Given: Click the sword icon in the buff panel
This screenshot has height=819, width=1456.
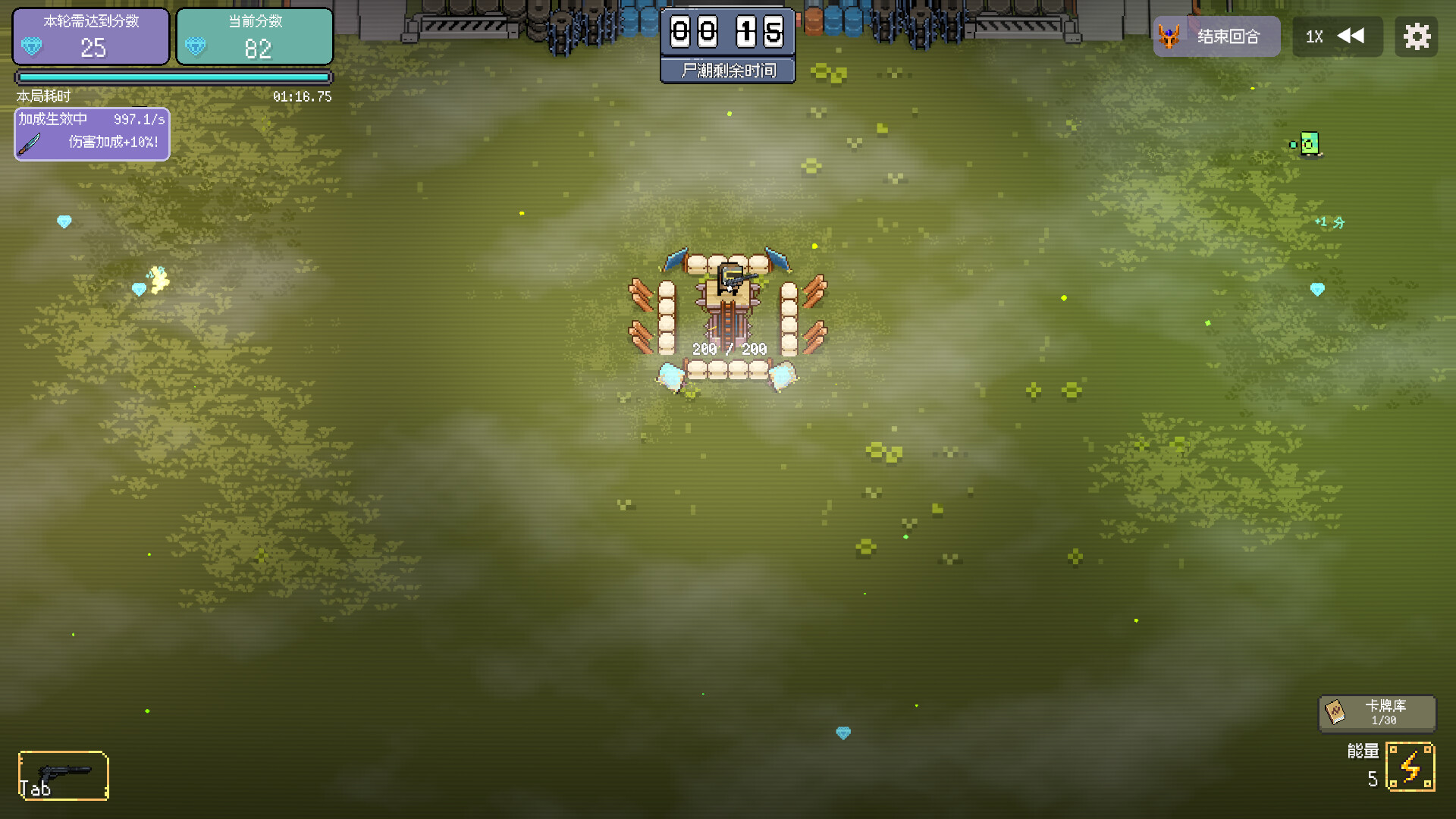Looking at the screenshot, I should [29, 144].
